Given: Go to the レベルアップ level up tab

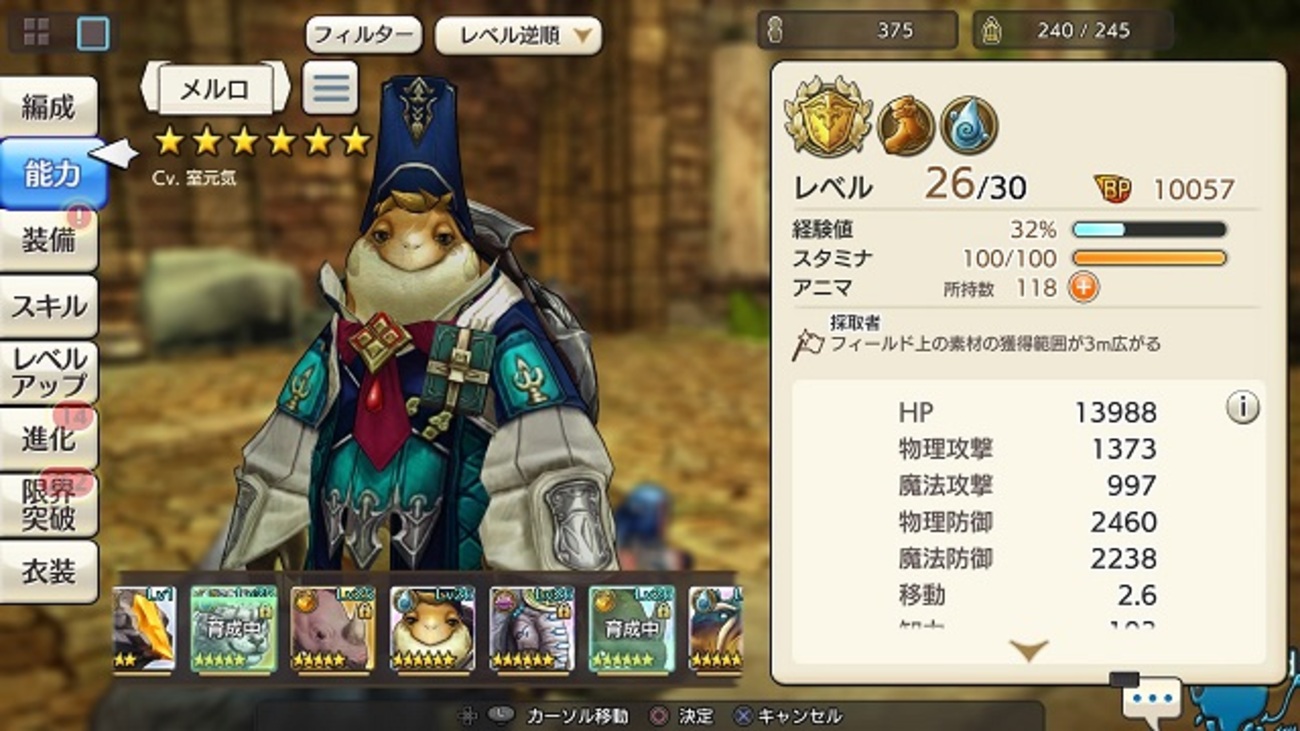Looking at the screenshot, I should (x=49, y=372).
